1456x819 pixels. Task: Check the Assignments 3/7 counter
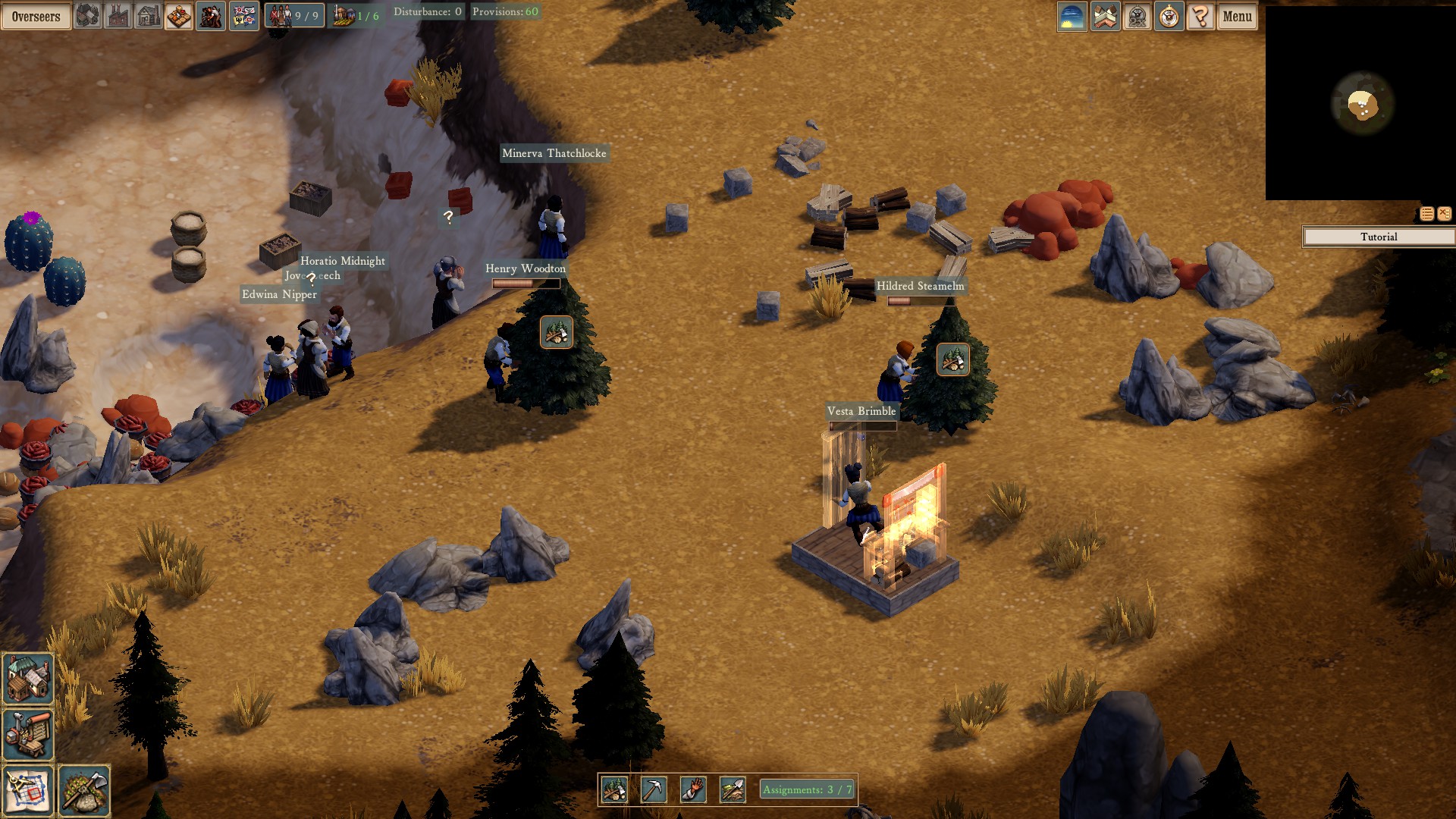(806, 789)
